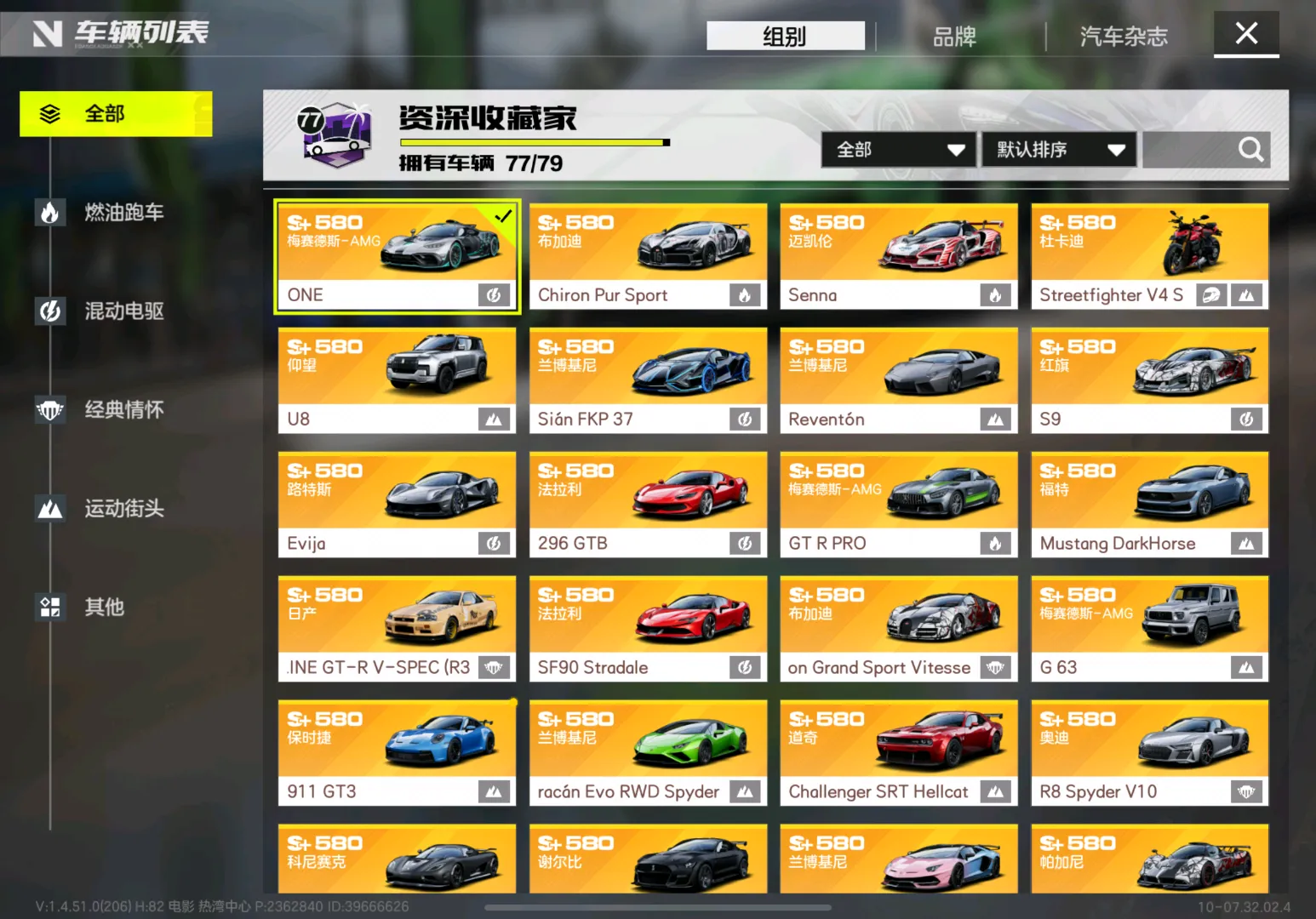This screenshot has height=919, width=1316.
Task: Select the Lamborghini Reventón card
Action: [898, 380]
